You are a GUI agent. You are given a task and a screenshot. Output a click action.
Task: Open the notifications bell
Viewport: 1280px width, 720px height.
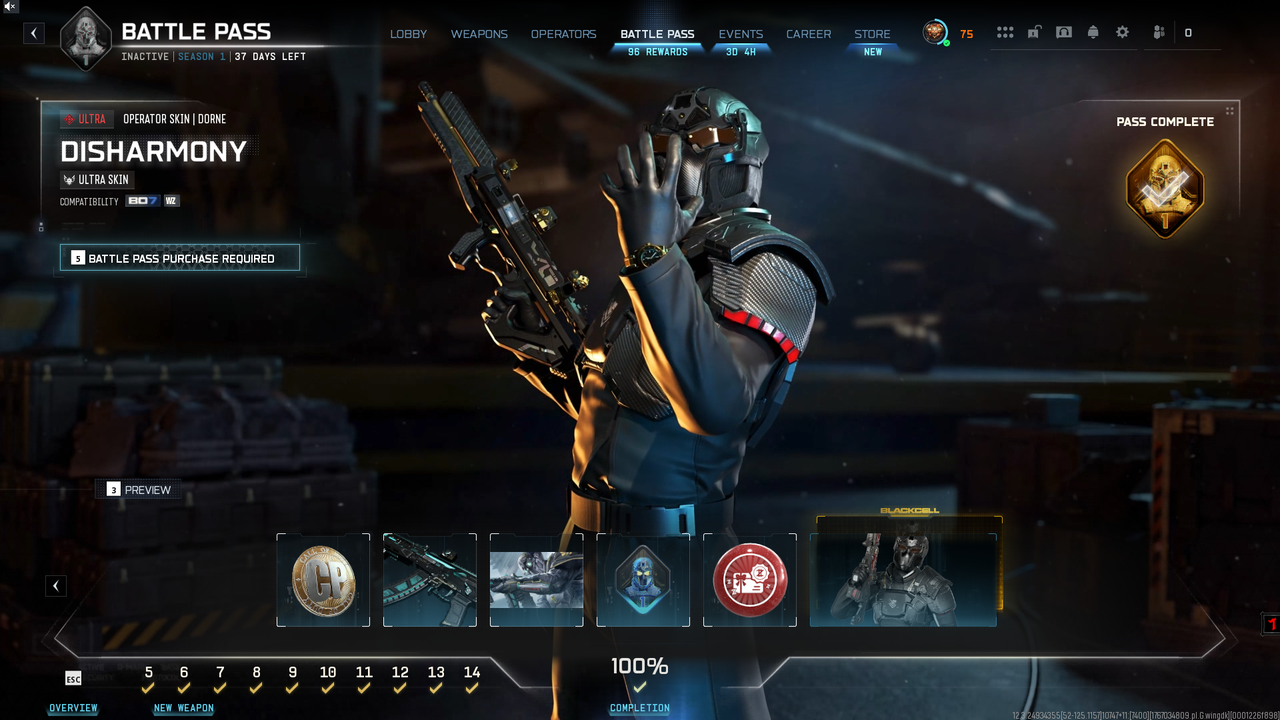click(1093, 33)
